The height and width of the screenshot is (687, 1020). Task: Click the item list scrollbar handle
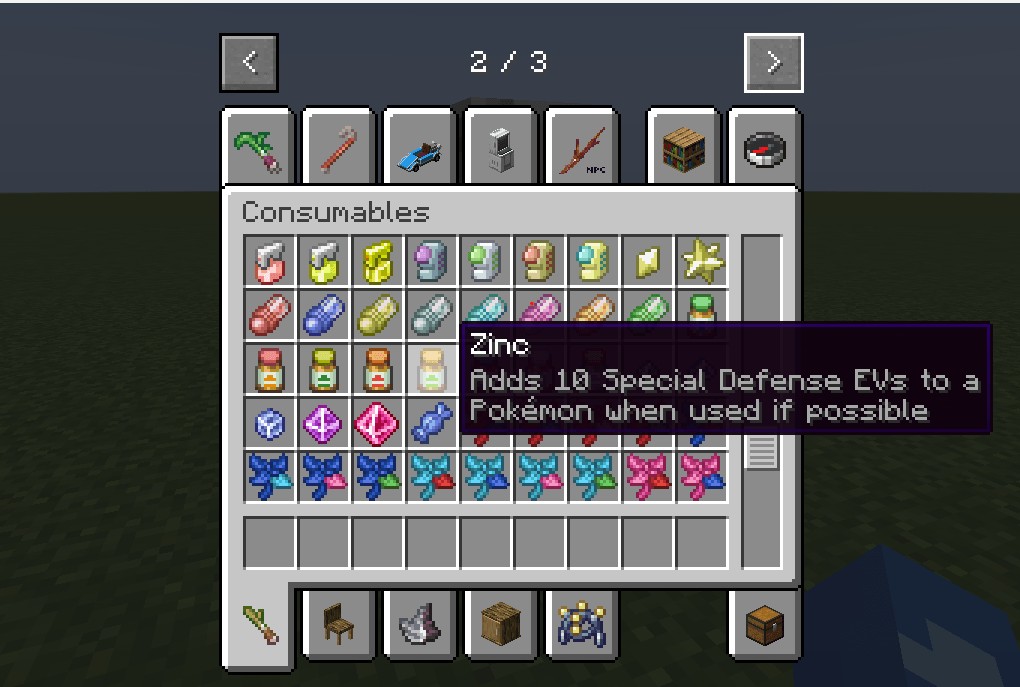tap(761, 448)
